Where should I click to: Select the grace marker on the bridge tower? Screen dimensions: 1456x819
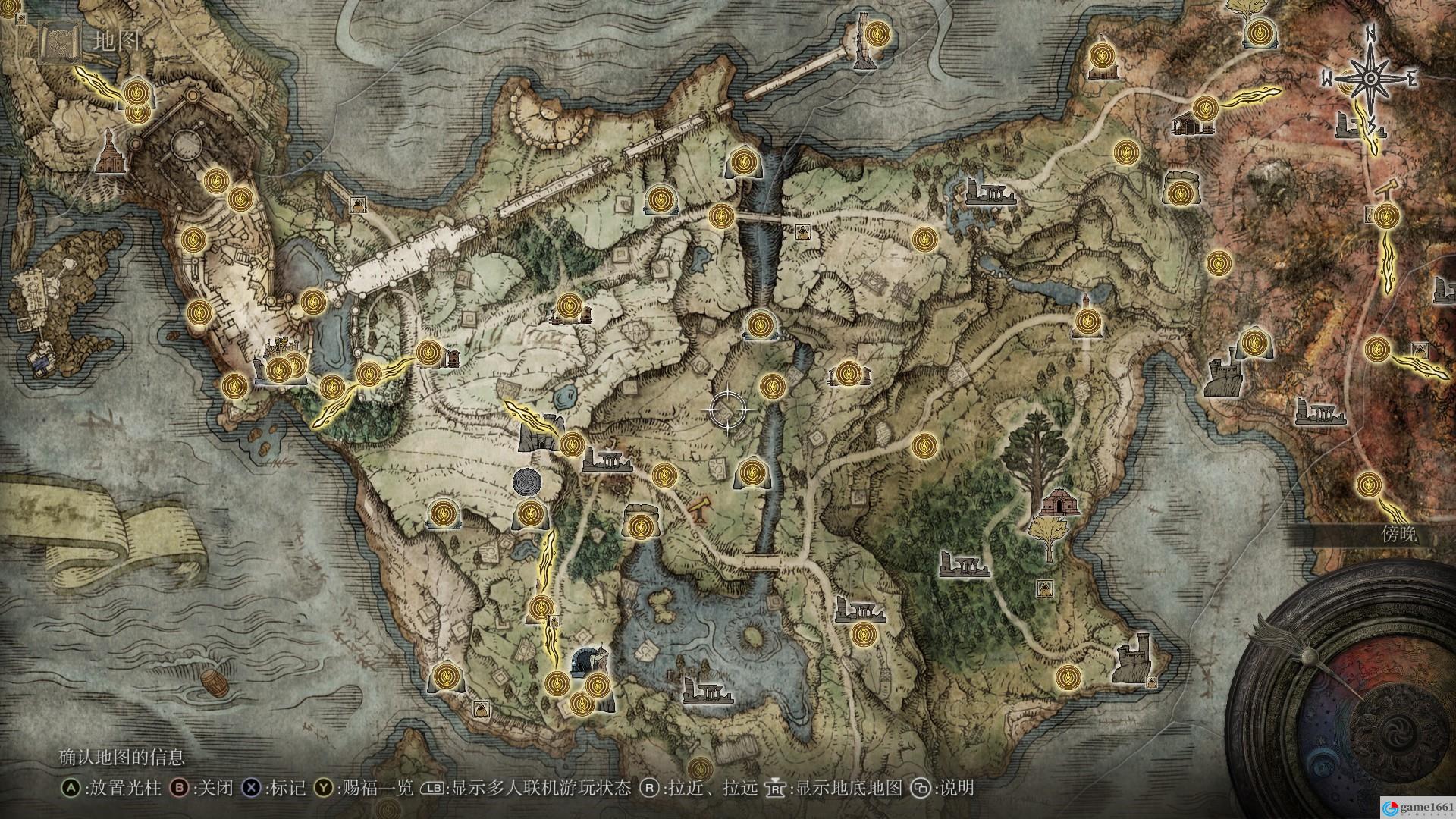[x=878, y=33]
